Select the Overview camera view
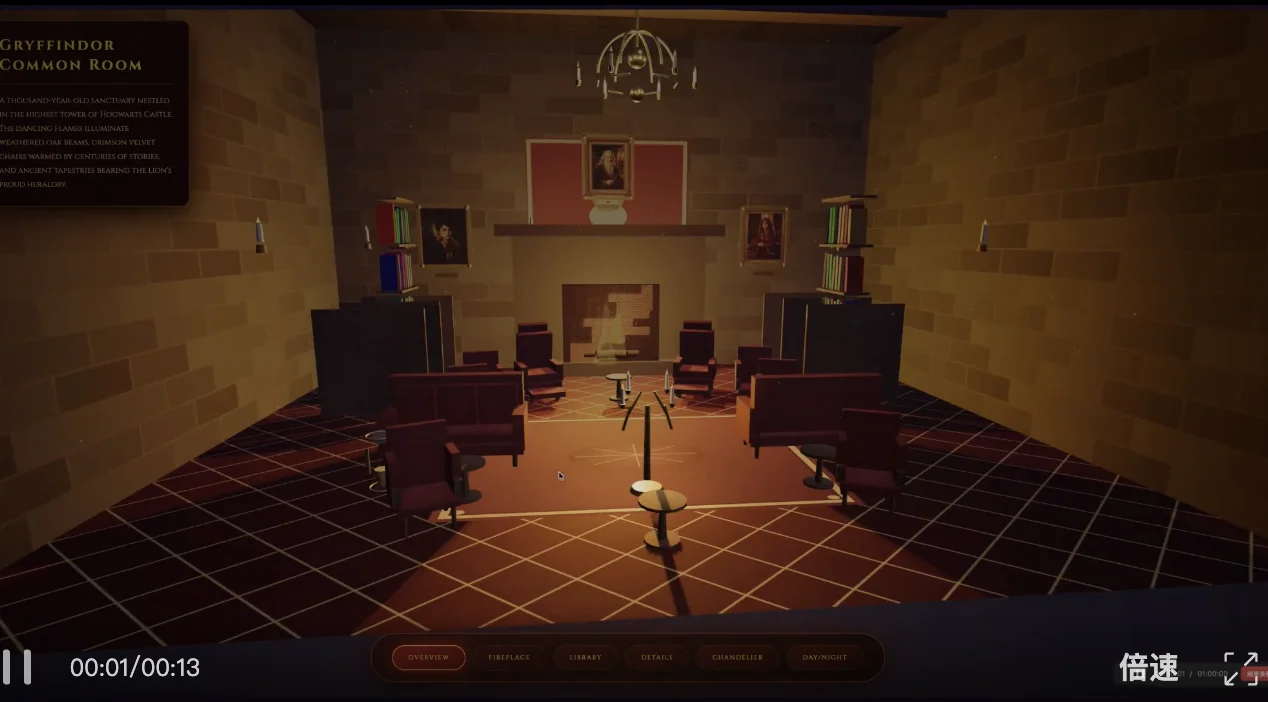 (x=428, y=657)
